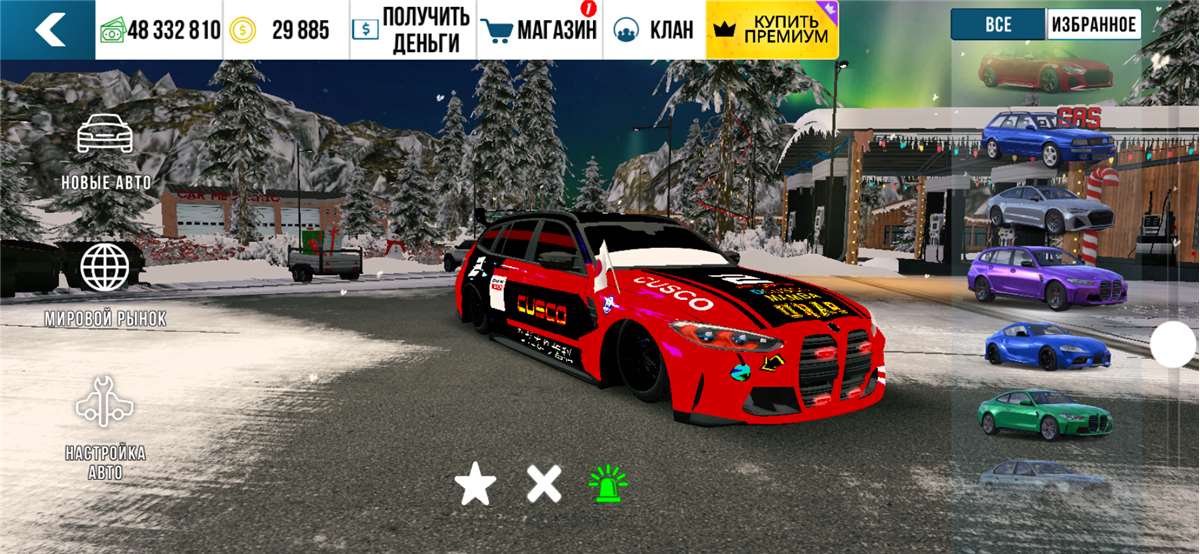1200x554 pixels.
Task: Switch to the Все tab
Action: pyautogui.click(x=998, y=25)
